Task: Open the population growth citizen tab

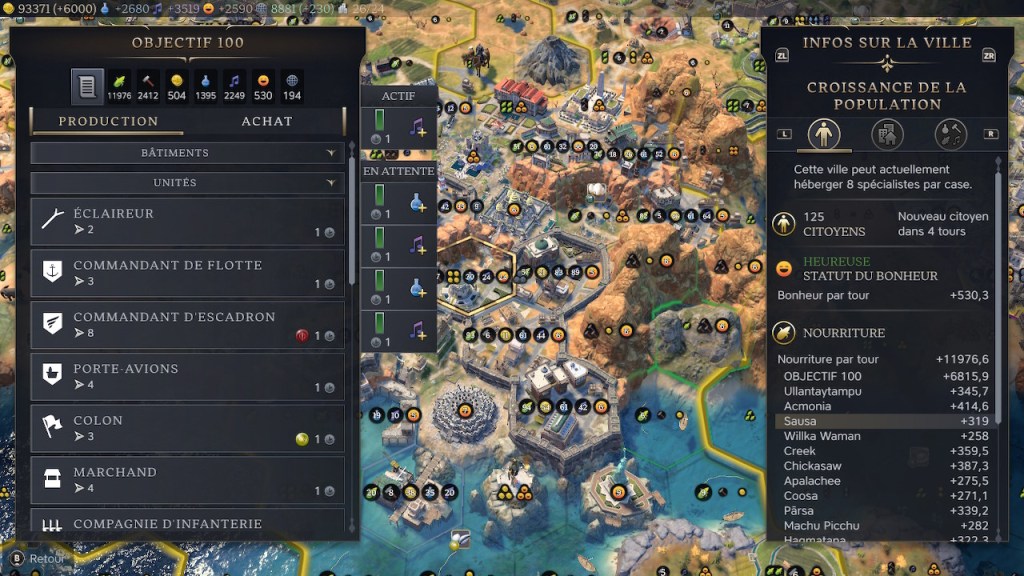Action: click(824, 133)
